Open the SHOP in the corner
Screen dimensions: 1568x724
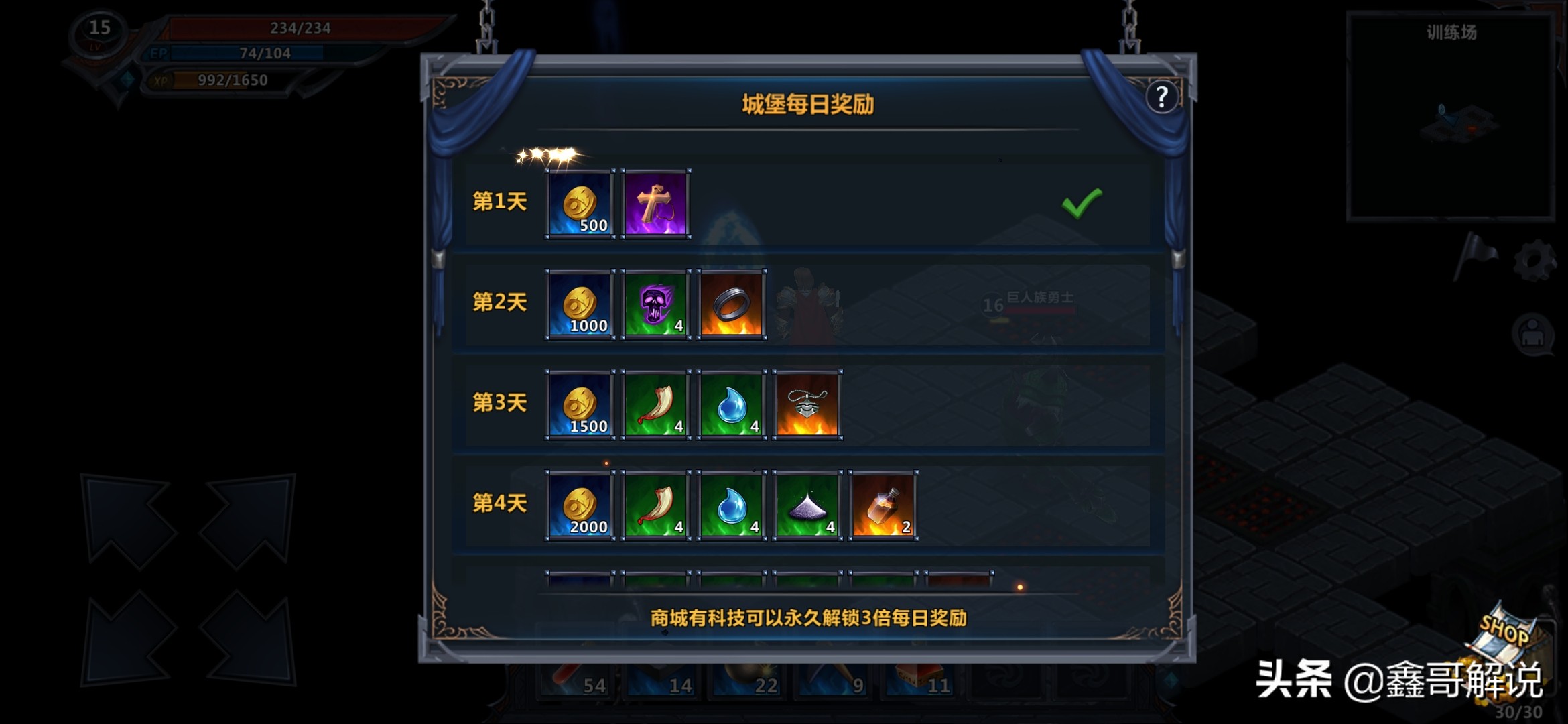pos(1506,637)
